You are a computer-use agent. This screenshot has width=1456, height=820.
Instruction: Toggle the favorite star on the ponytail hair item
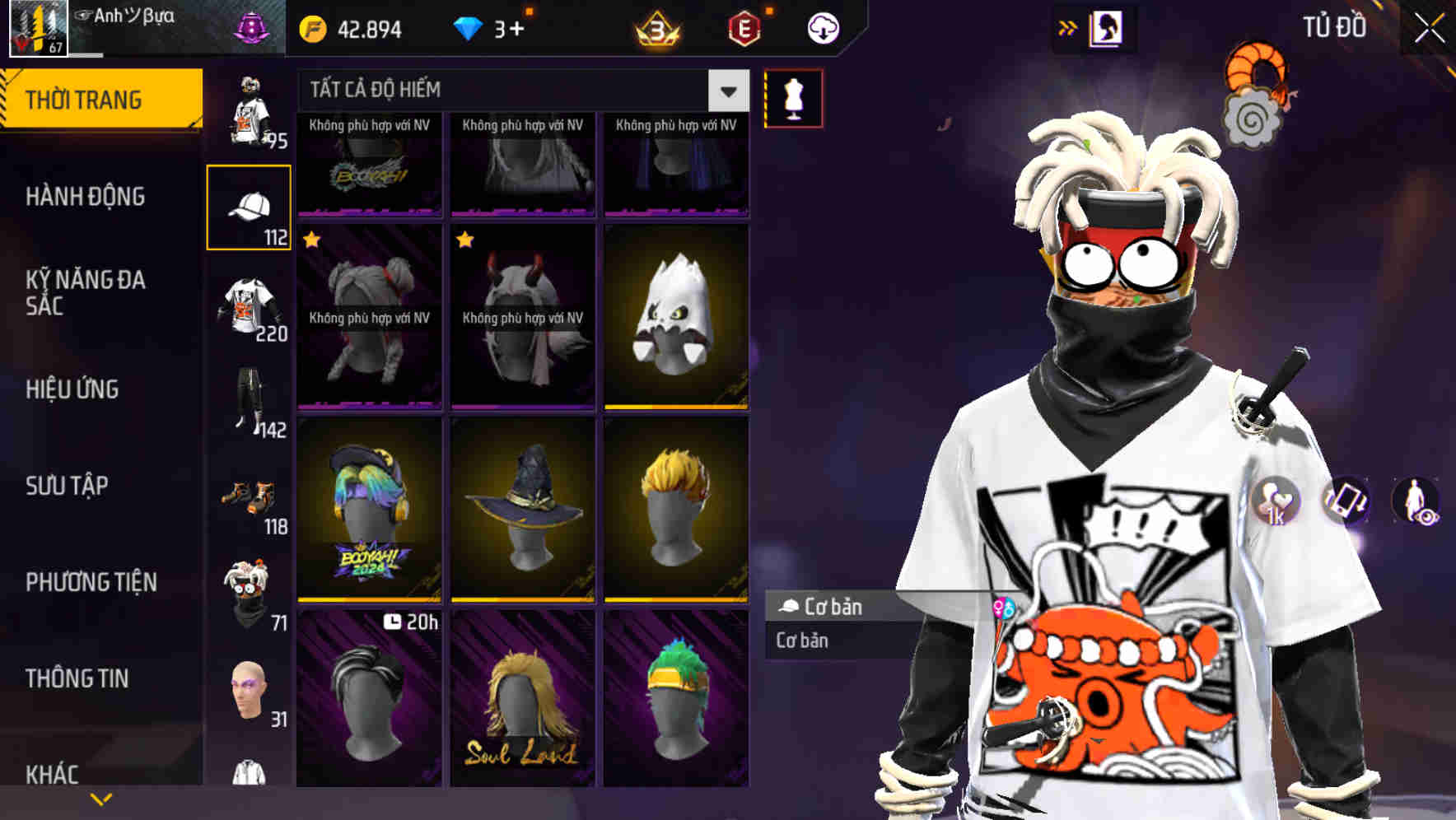click(x=311, y=240)
